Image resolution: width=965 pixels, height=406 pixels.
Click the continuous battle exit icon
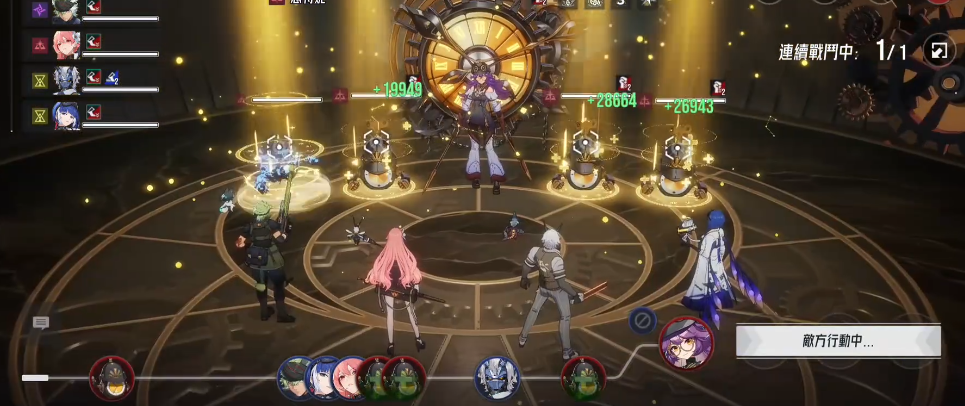[939, 51]
